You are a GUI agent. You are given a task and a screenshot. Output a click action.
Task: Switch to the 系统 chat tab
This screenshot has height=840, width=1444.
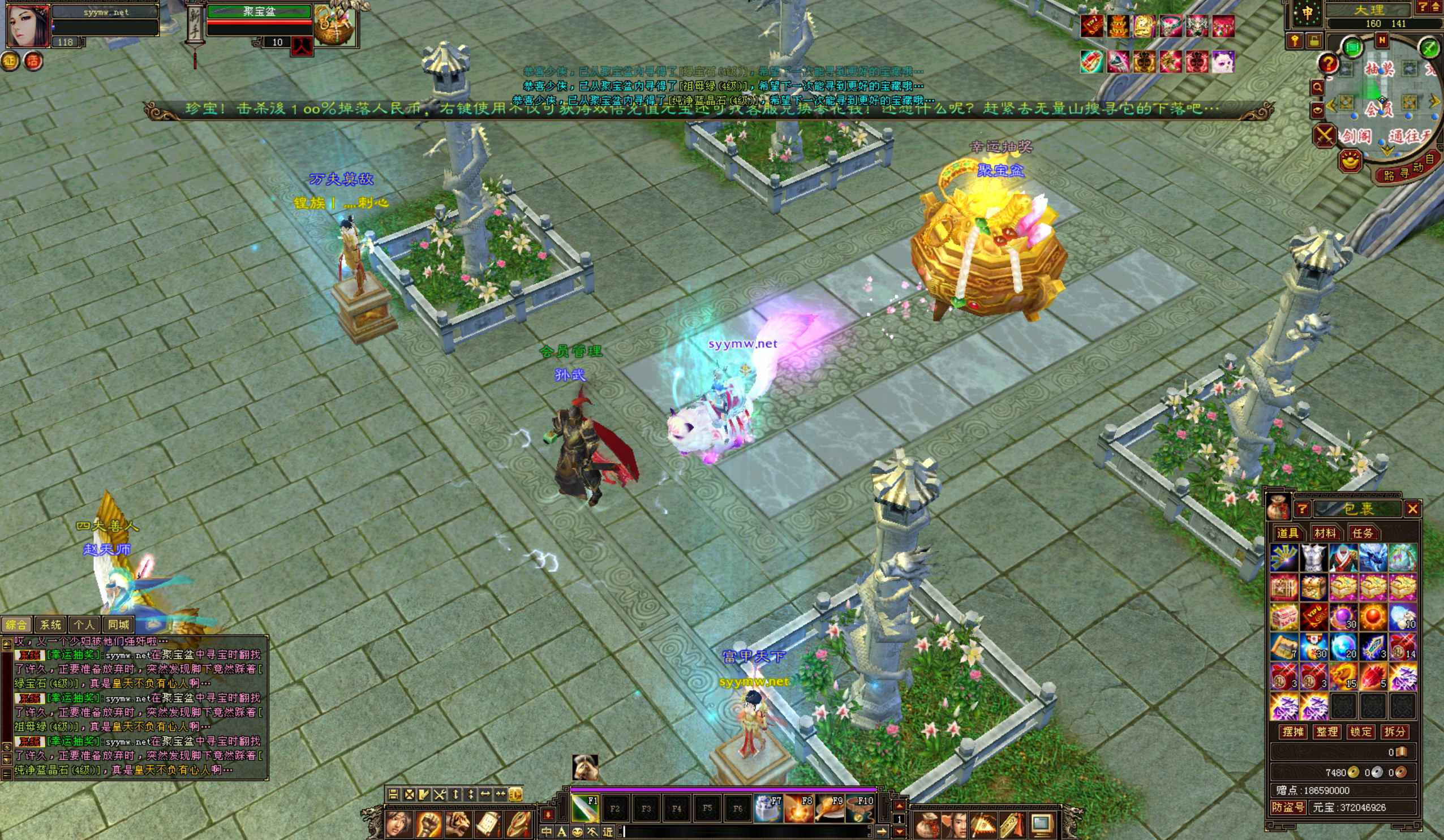(x=50, y=624)
